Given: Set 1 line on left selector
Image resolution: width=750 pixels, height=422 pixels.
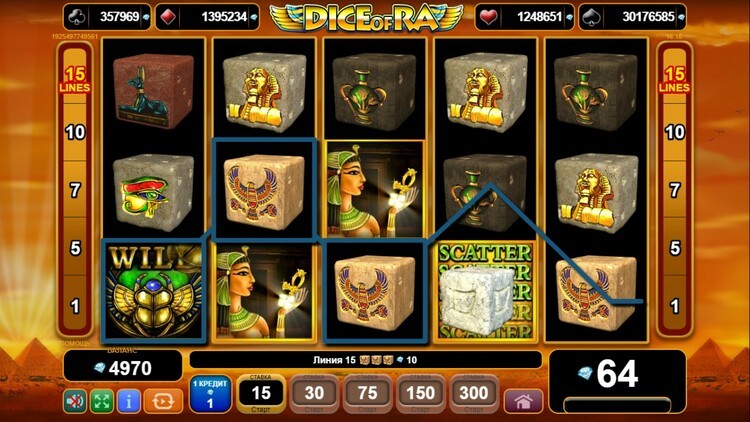Looking at the screenshot, I should pyautogui.click(x=75, y=305).
